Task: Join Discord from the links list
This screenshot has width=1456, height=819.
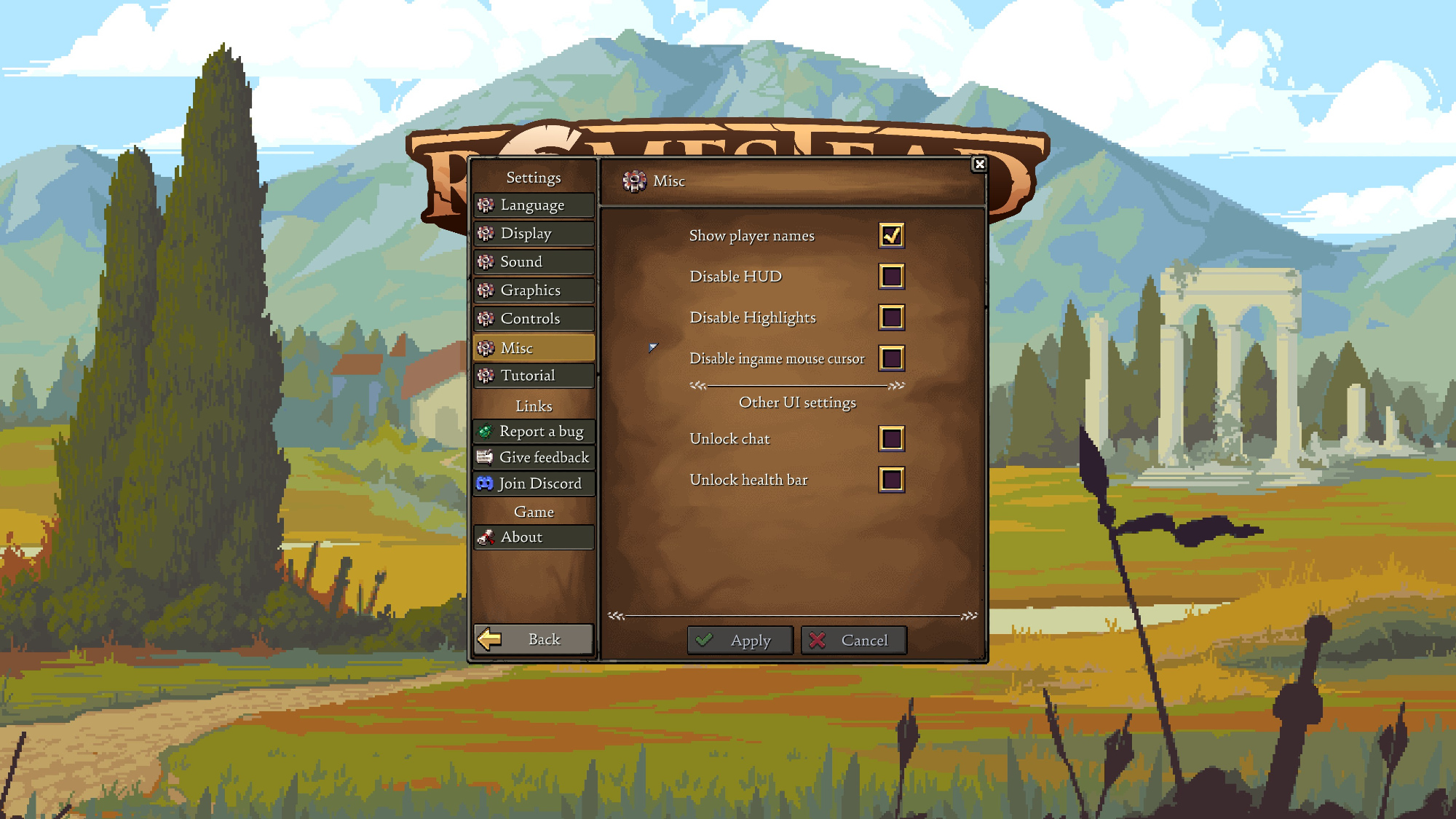Action: pyautogui.click(x=534, y=483)
